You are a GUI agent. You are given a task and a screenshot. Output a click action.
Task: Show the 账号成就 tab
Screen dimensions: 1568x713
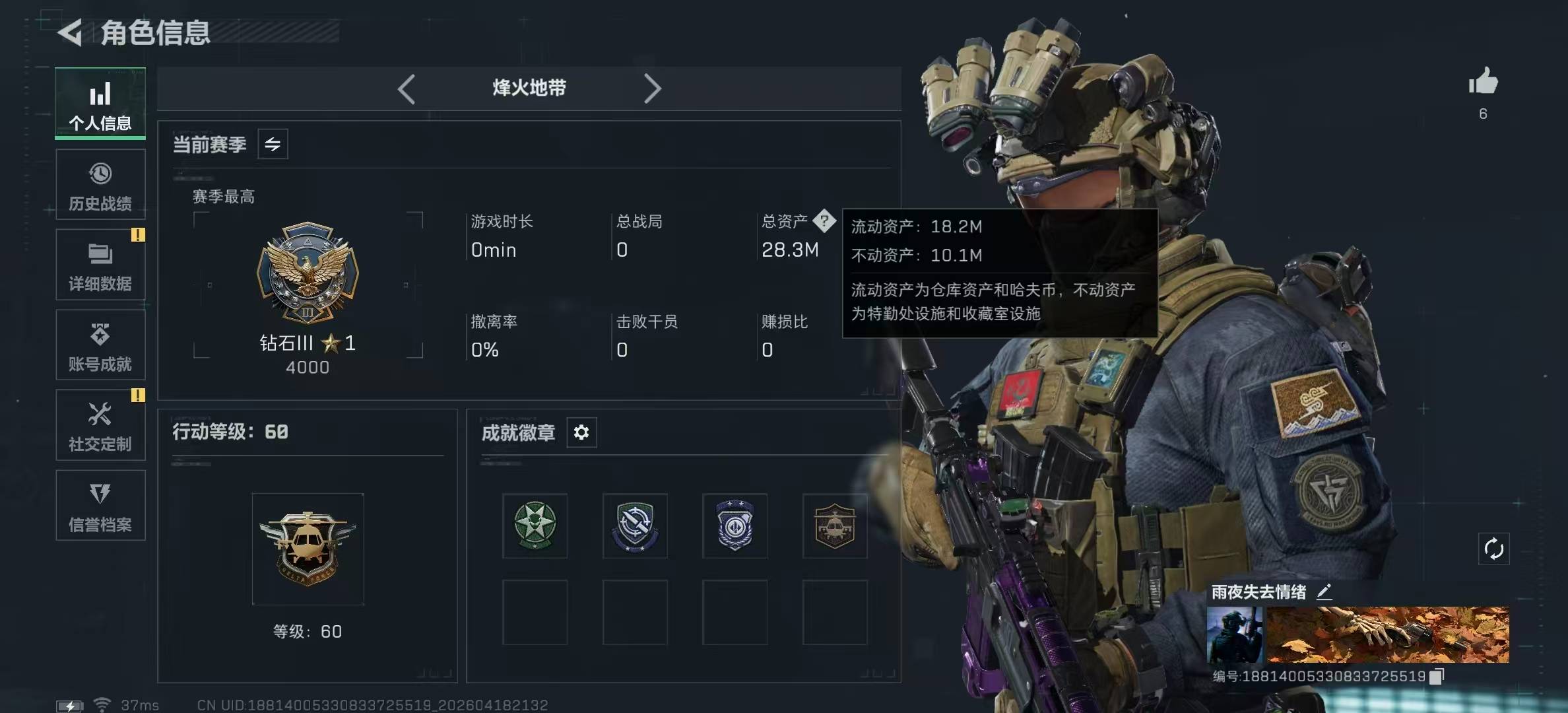click(x=100, y=345)
